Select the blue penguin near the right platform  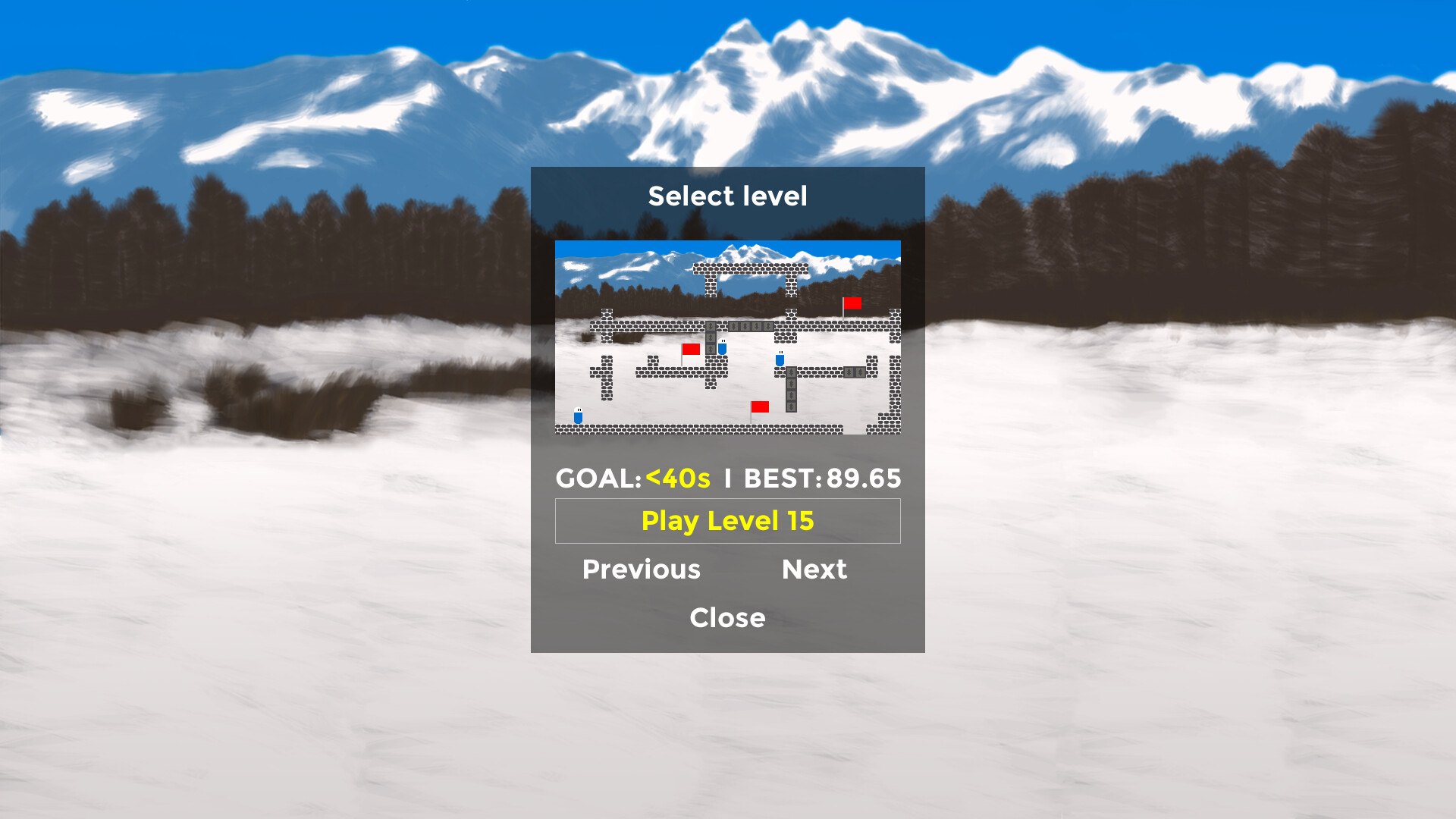(780, 359)
